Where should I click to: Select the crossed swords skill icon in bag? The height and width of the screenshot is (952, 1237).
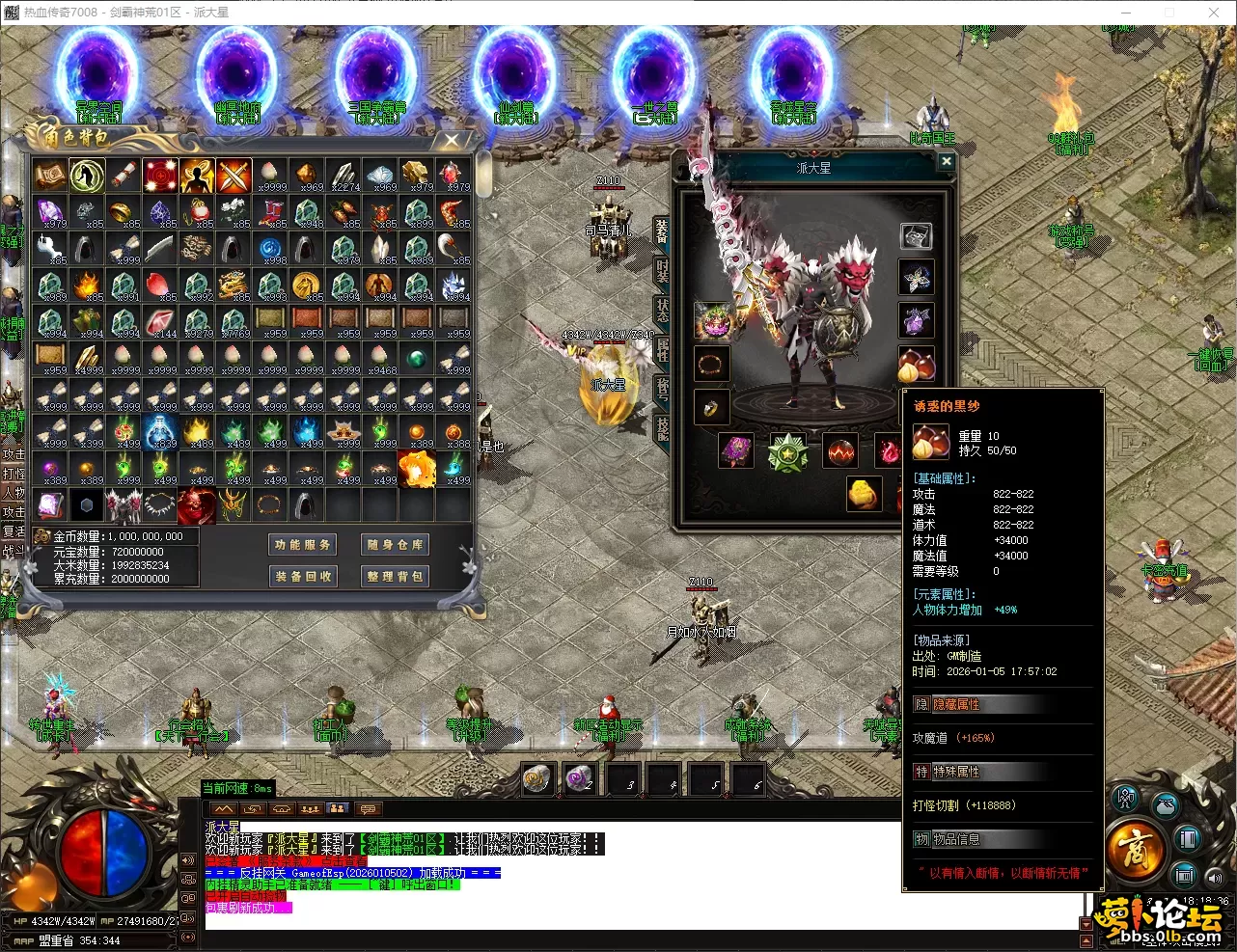234,177
